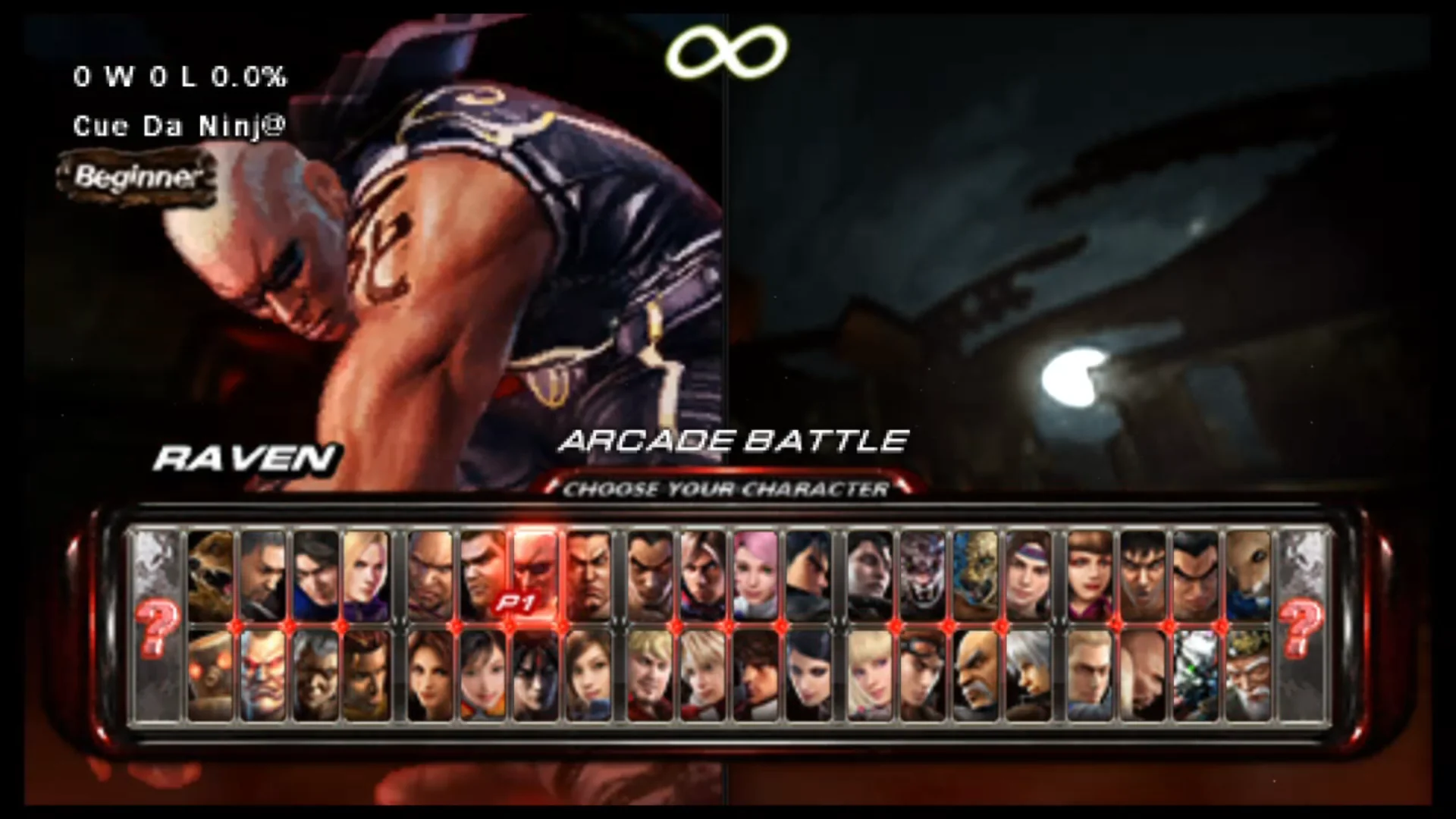
Task: Select Raven's highlighted portrait tile
Action: click(x=535, y=576)
